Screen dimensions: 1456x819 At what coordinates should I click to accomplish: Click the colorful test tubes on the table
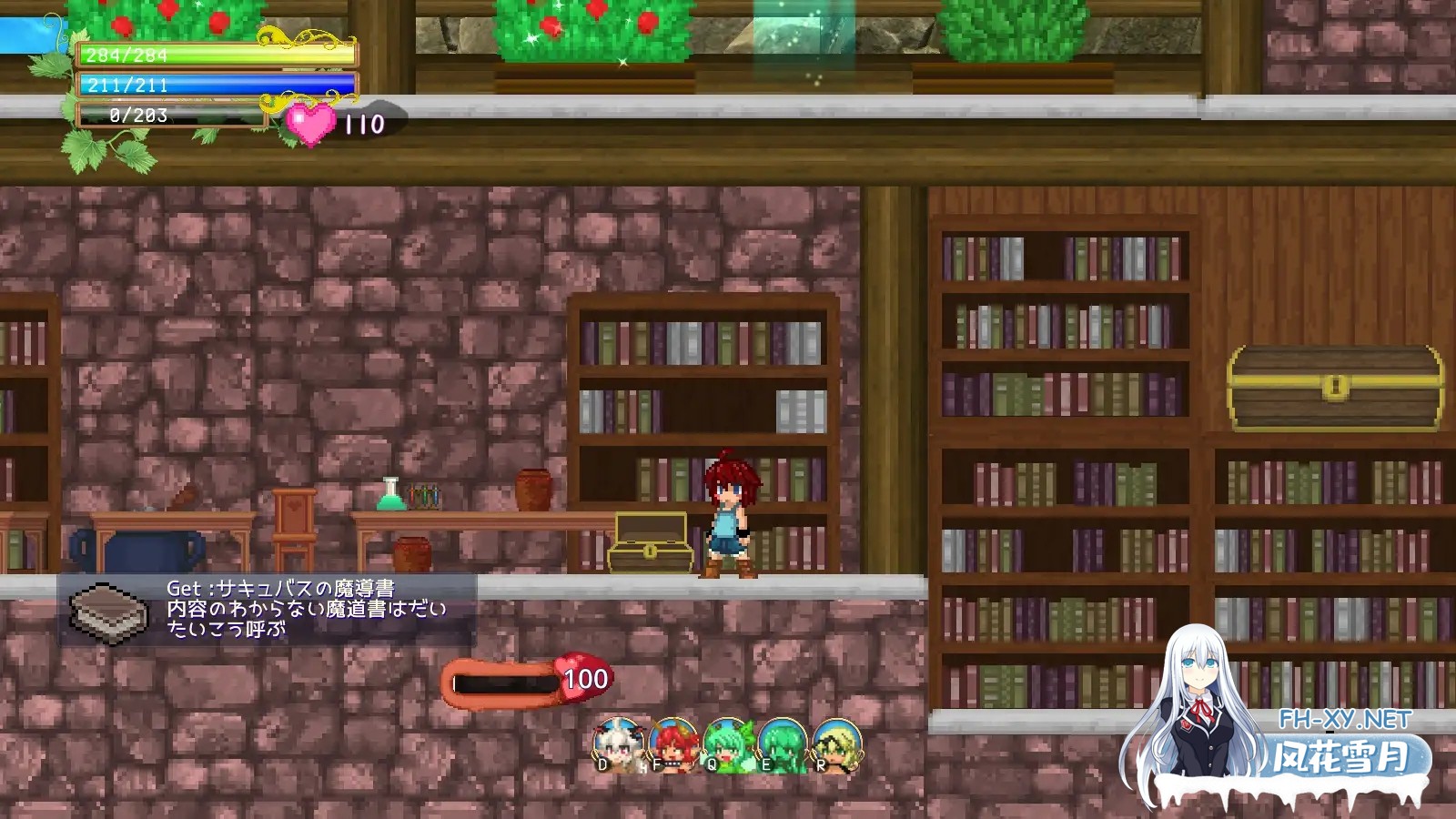pos(423,494)
